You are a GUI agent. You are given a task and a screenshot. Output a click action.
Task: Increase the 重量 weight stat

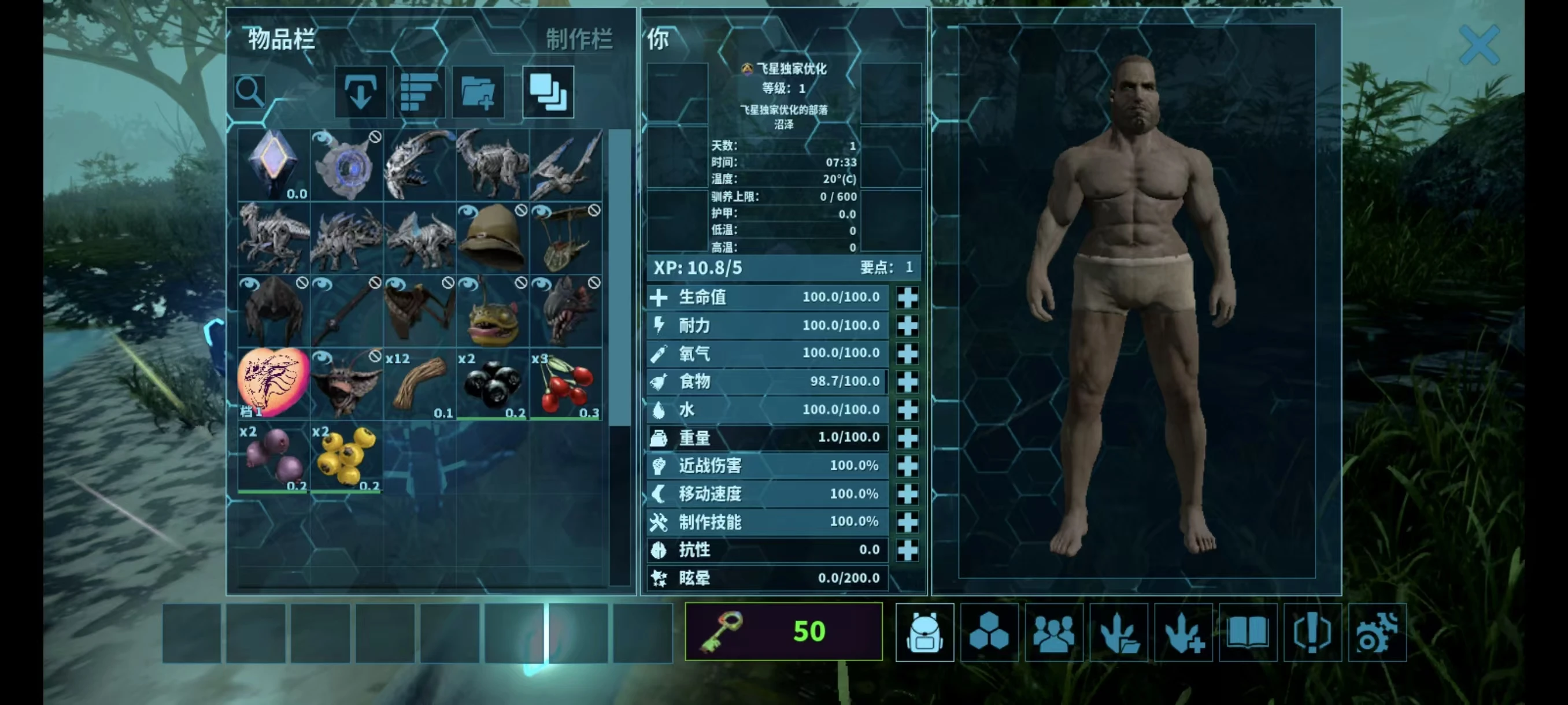click(908, 438)
